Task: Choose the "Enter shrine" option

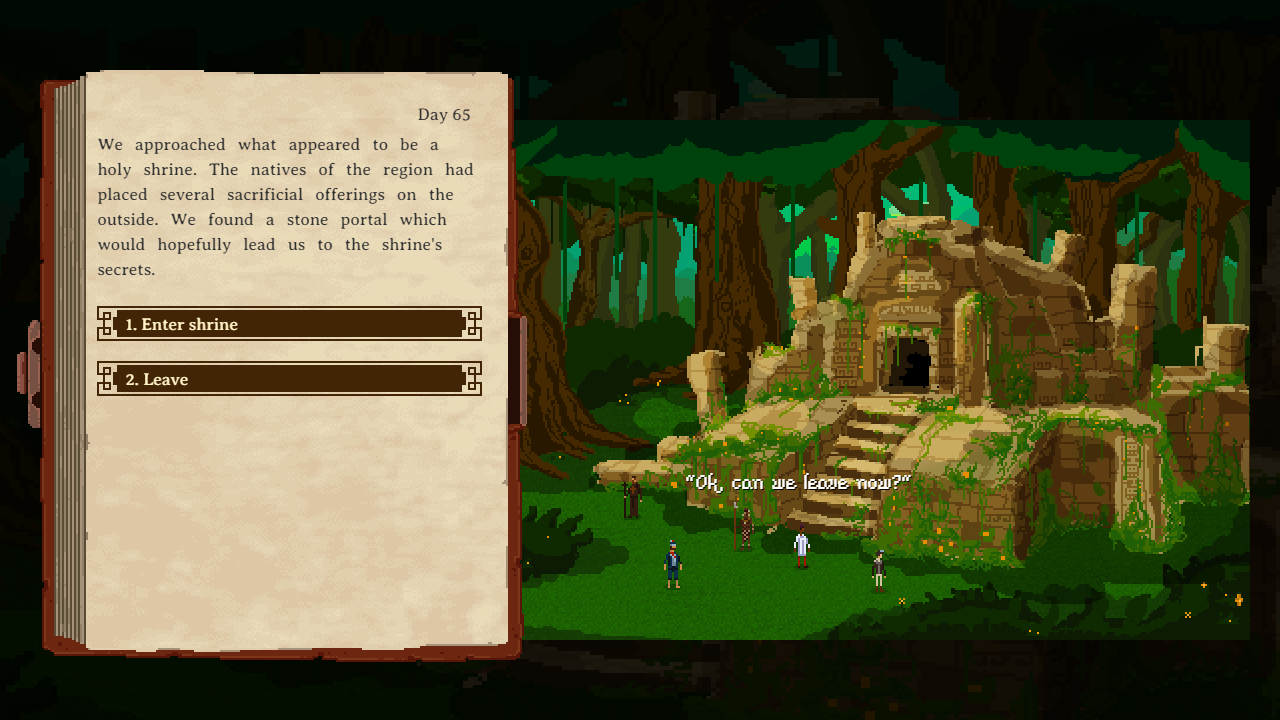Action: pyautogui.click(x=289, y=324)
